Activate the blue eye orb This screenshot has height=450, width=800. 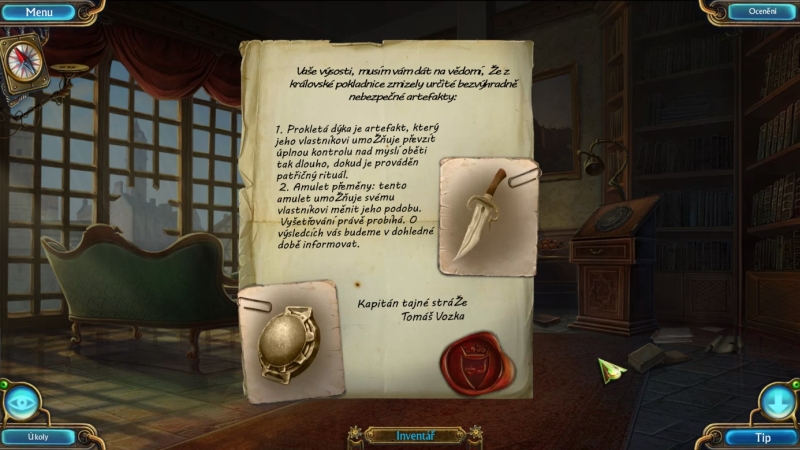click(x=22, y=402)
